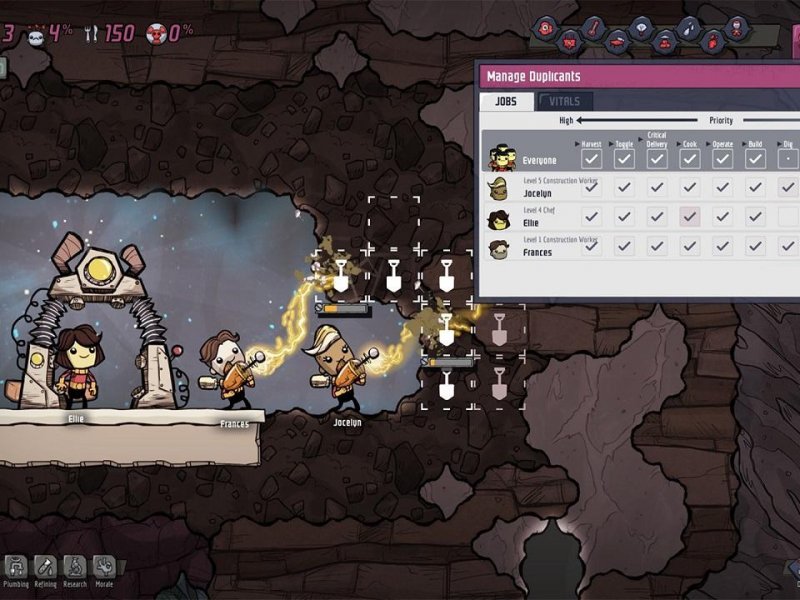Select the Jocelyn duplicant row portrait

[498, 188]
